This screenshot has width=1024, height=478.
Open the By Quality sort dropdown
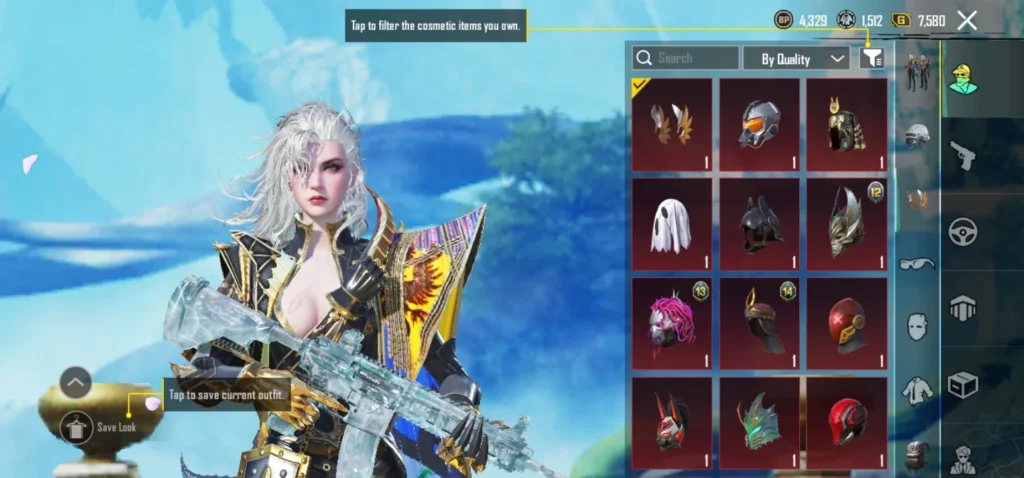click(797, 59)
